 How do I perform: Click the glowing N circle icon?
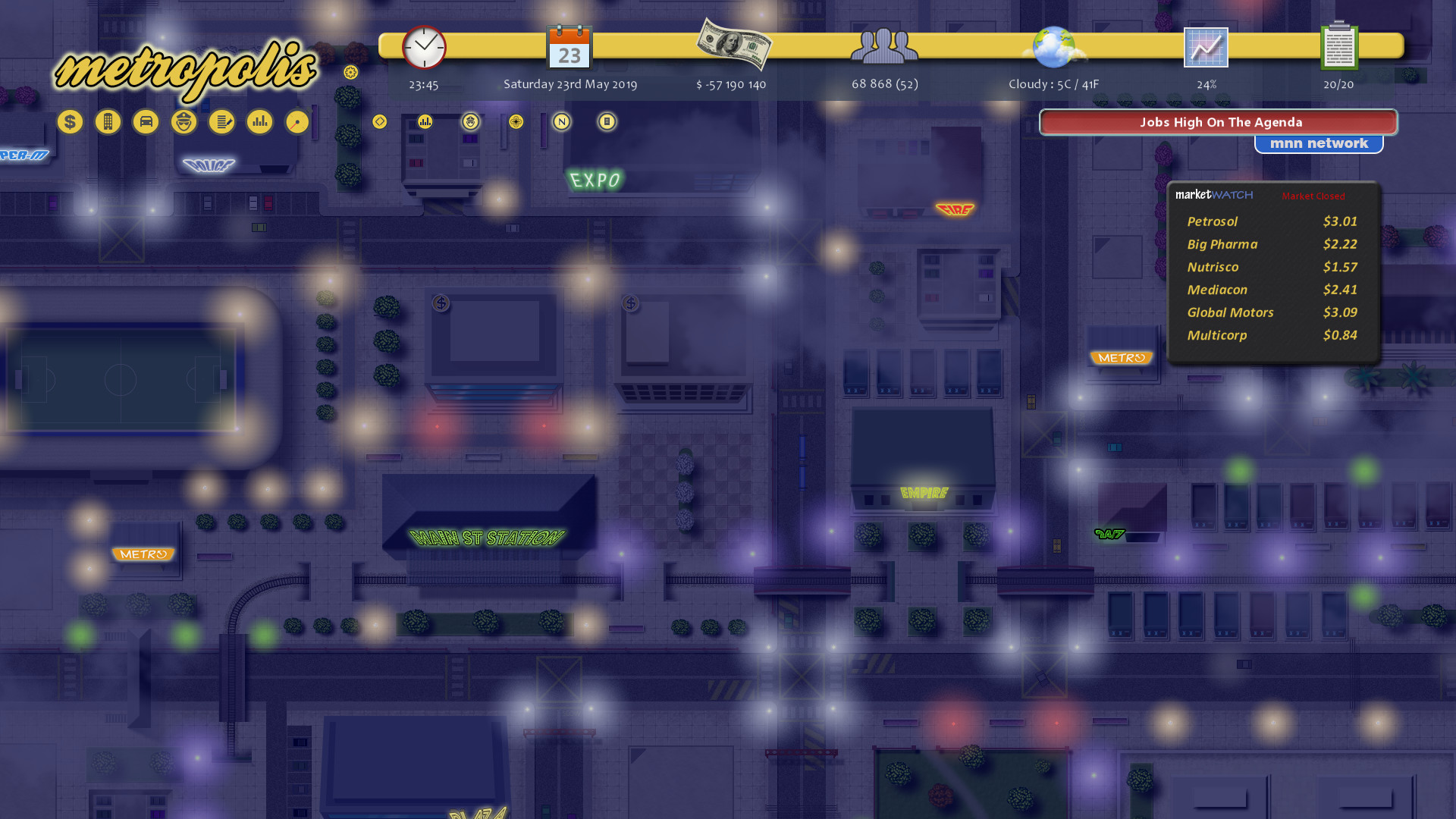pyautogui.click(x=561, y=121)
